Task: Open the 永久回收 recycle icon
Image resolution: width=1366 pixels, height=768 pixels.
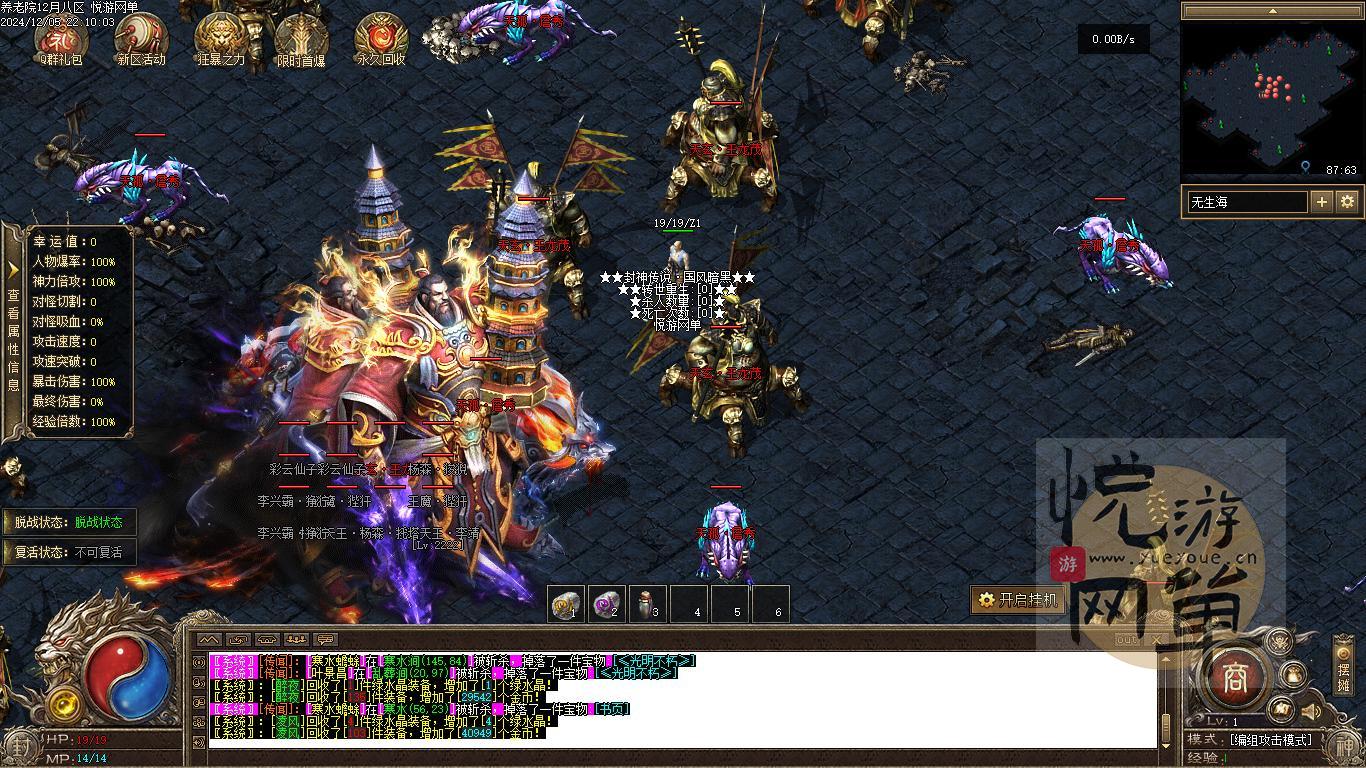Action: 381,37
